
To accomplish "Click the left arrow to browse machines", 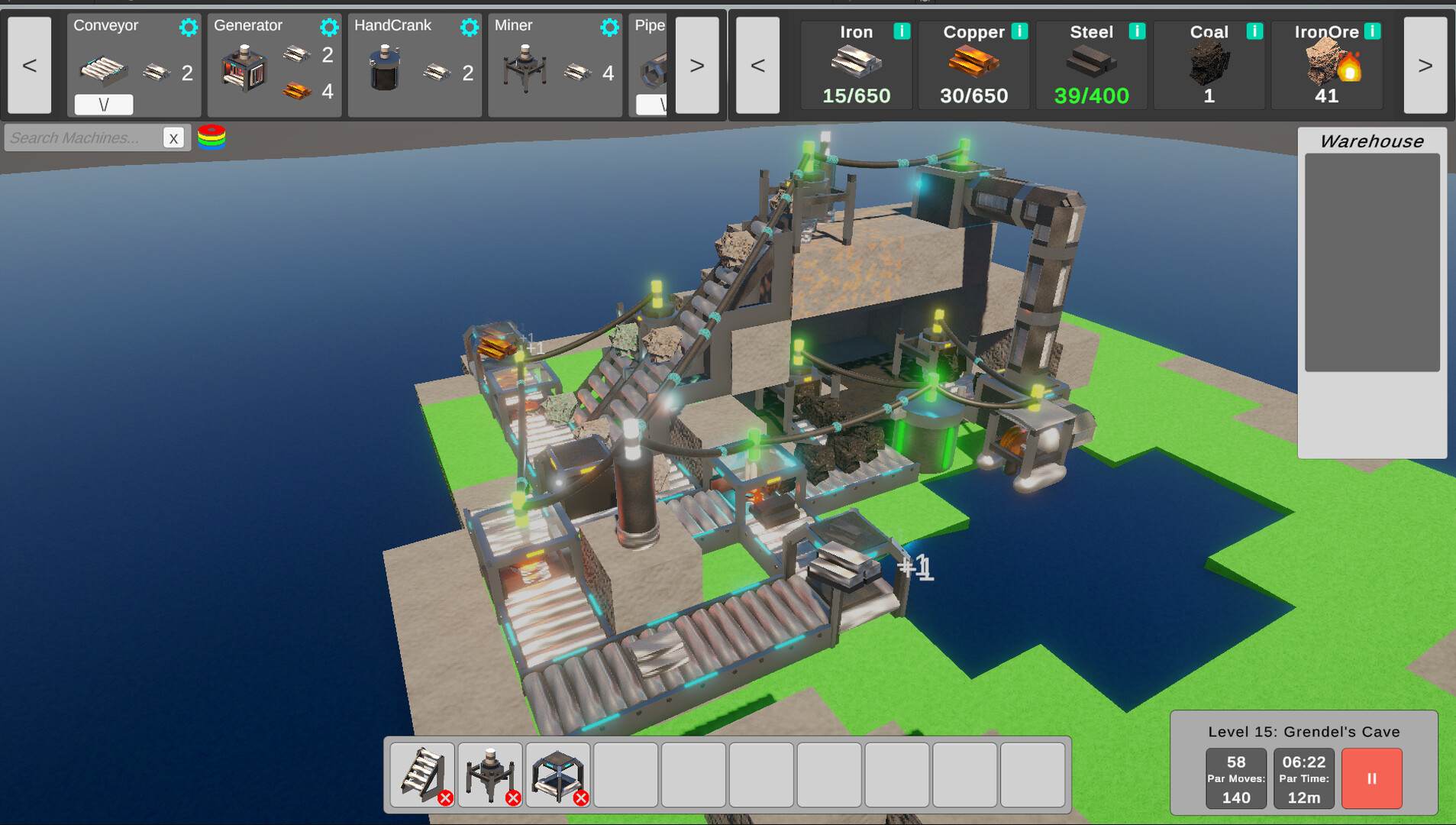I will (x=28, y=65).
